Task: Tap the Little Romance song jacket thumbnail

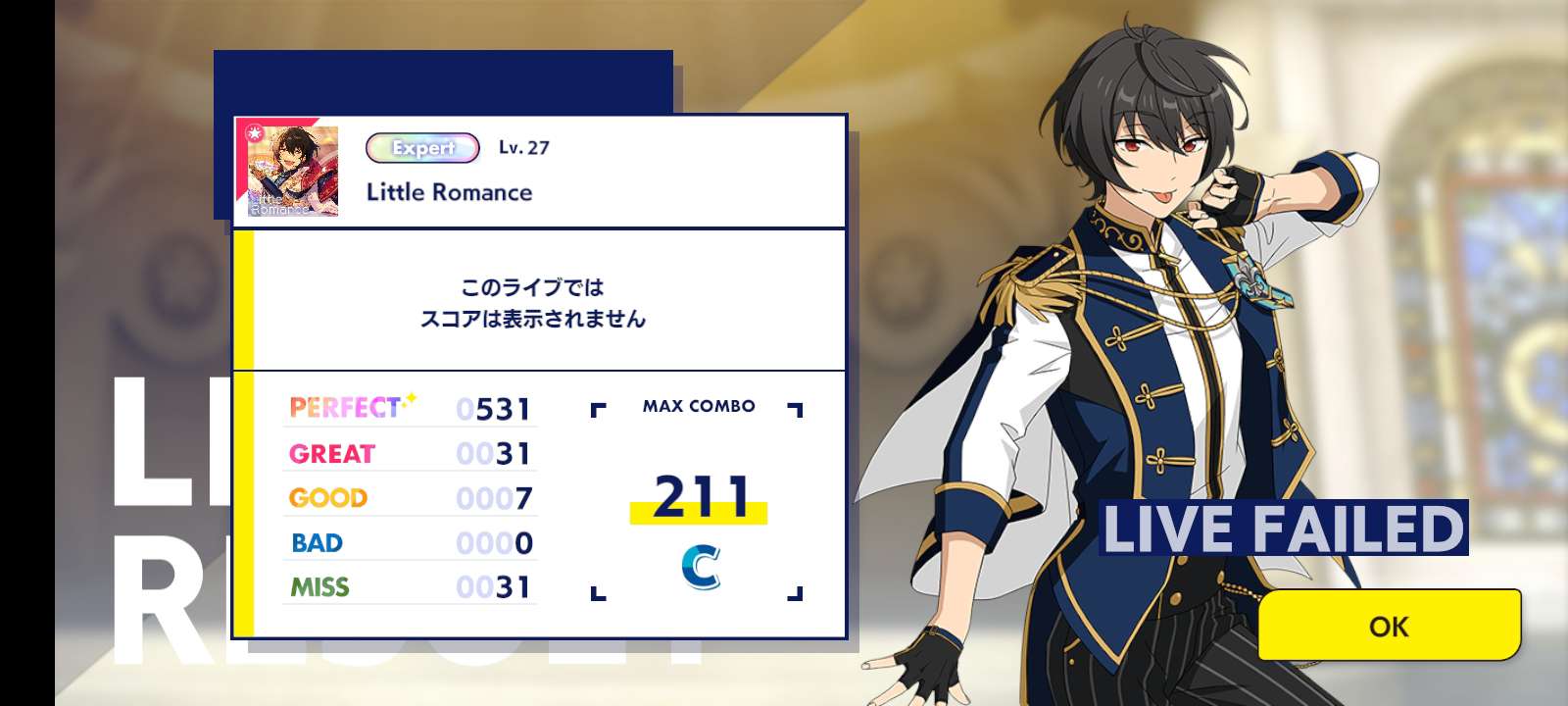Action: click(287, 171)
